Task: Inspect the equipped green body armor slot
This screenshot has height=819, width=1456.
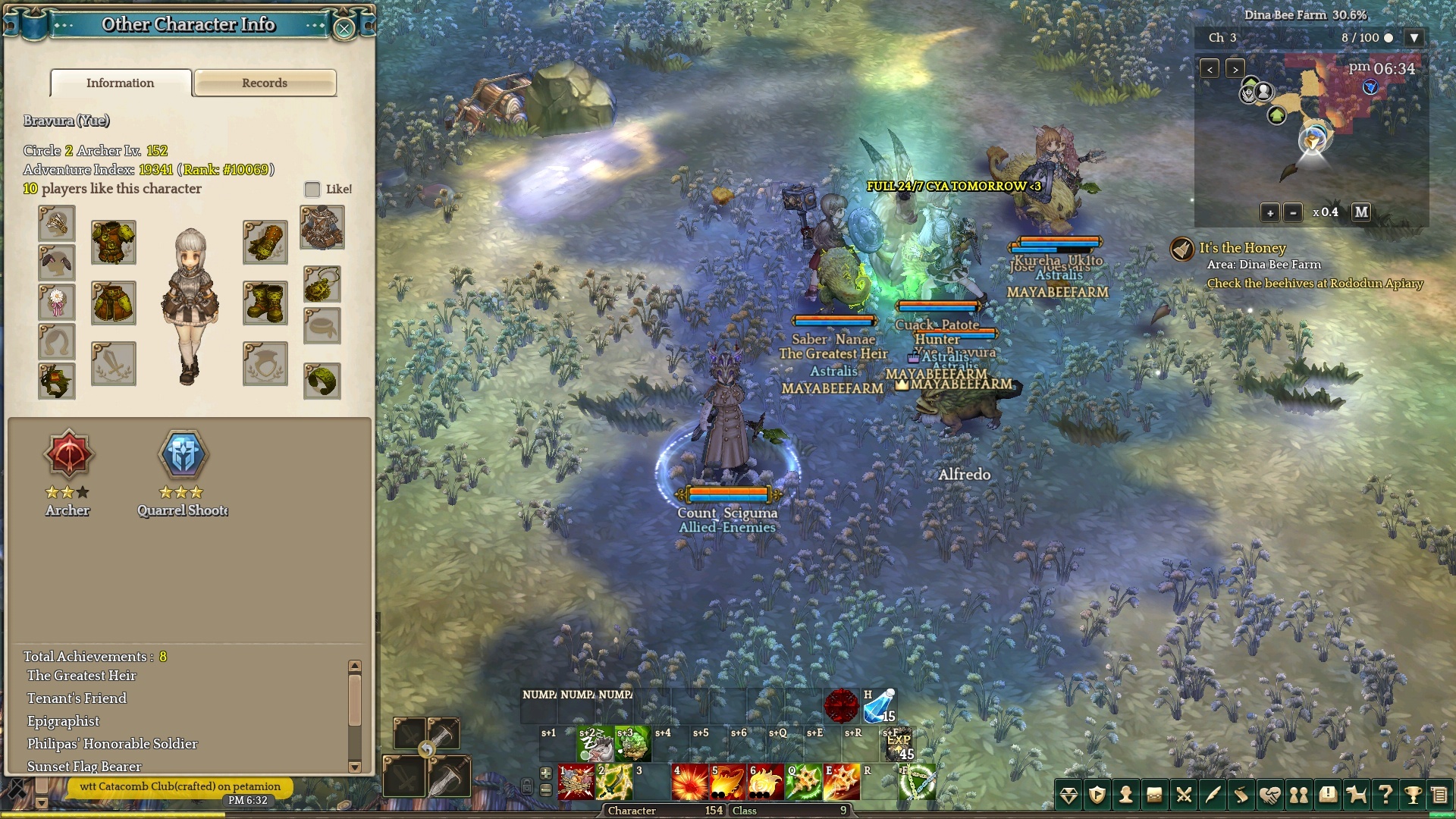Action: pos(114,243)
